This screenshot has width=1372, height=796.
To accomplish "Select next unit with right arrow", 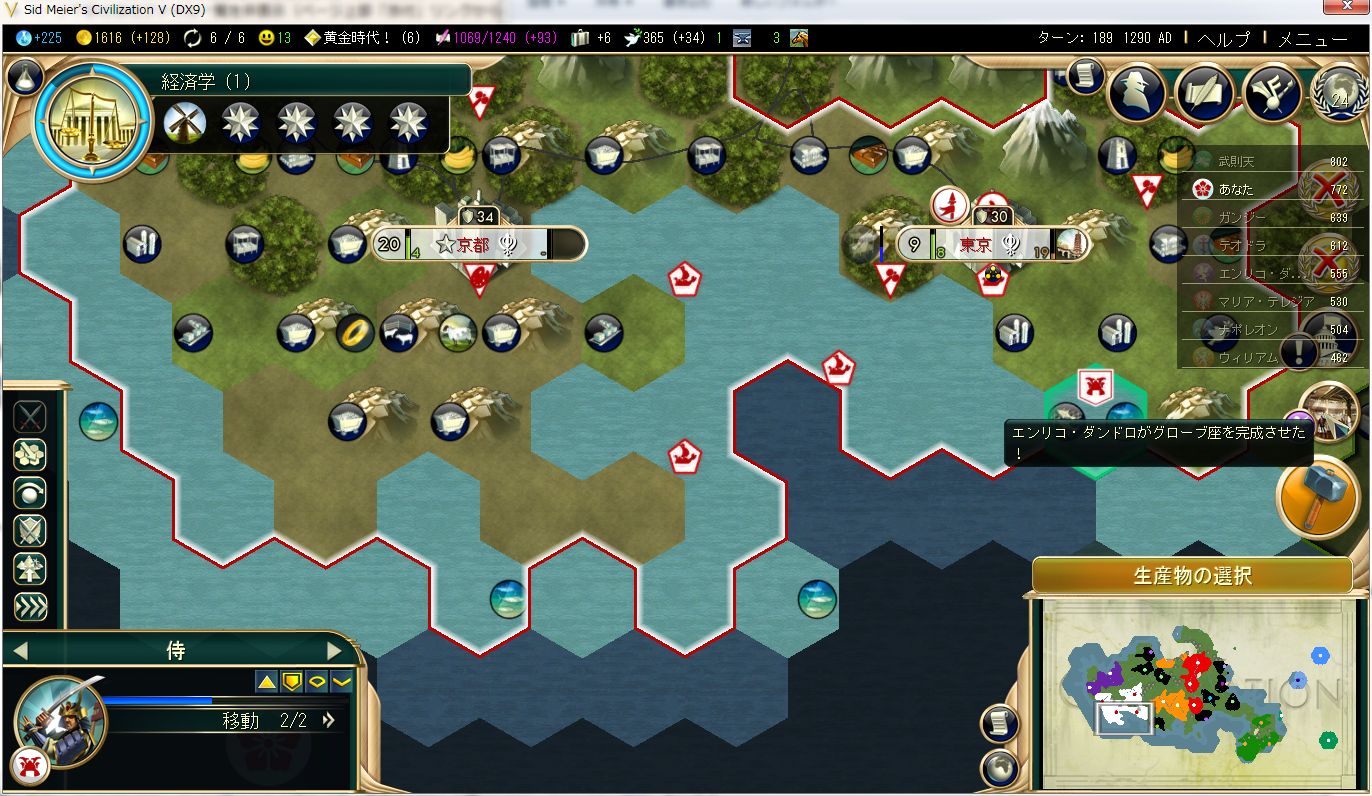I will 335,651.
